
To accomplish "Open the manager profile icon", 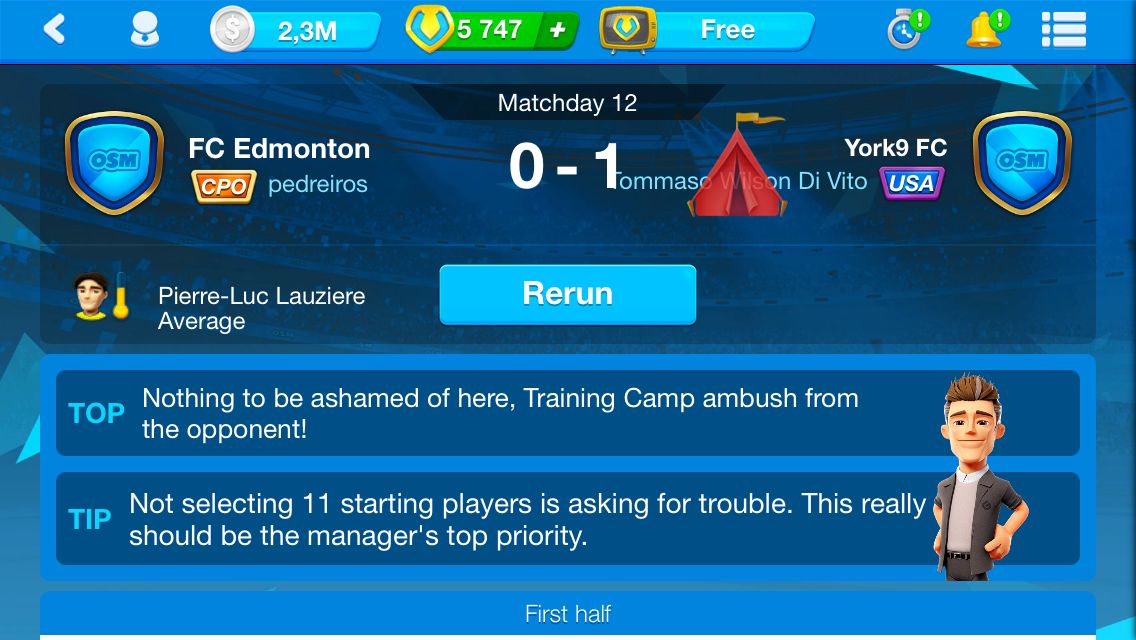I will pos(145,30).
